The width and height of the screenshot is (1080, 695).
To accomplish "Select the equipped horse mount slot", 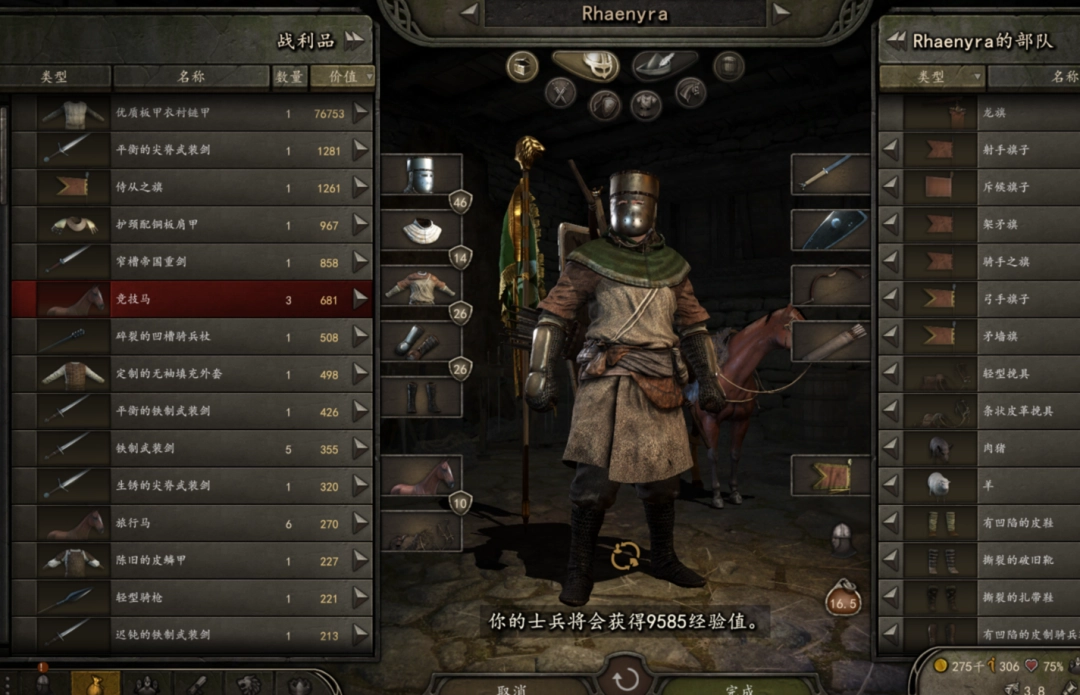I will coord(421,478).
